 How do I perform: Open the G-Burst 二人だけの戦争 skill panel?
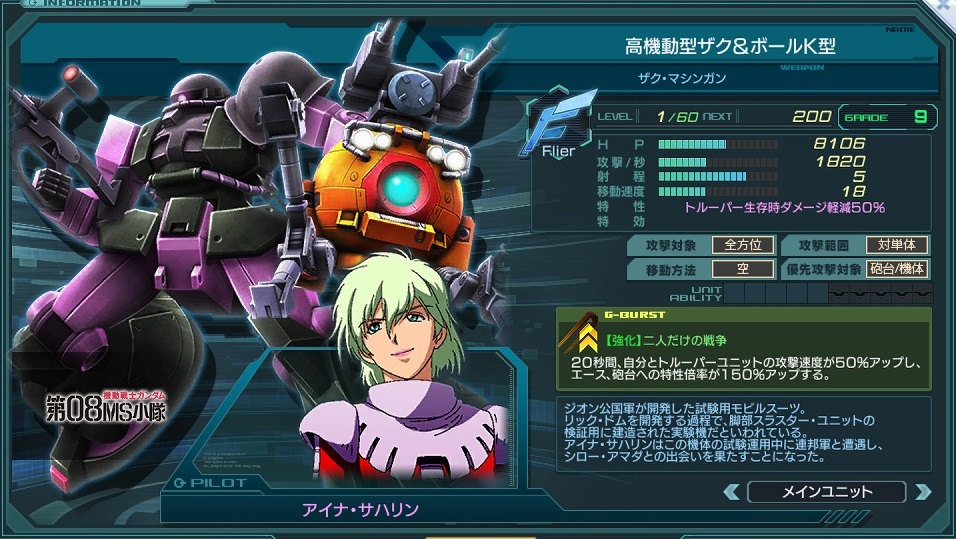(744, 348)
